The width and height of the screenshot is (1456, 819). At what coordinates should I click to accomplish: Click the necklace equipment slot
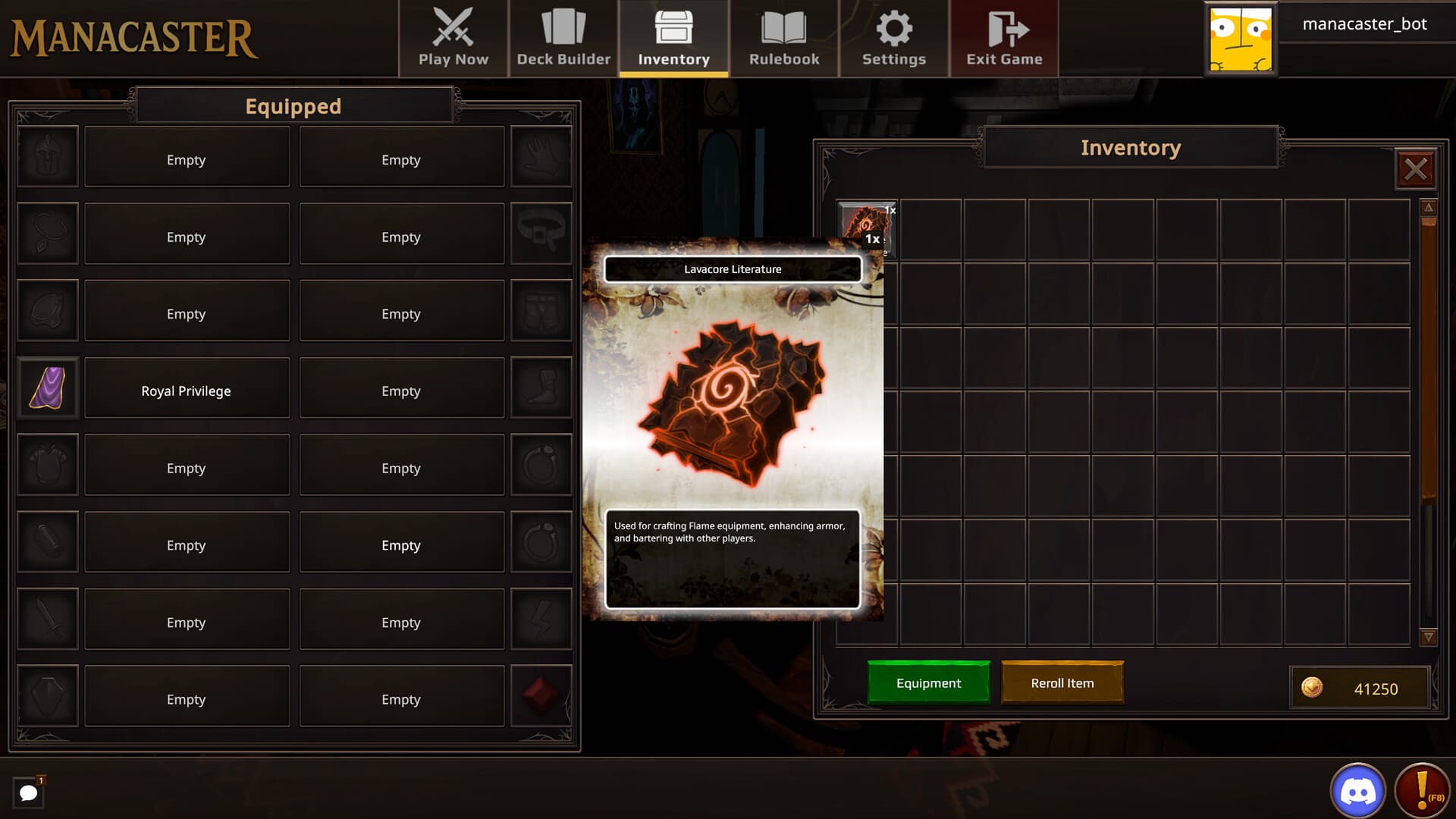(47, 234)
